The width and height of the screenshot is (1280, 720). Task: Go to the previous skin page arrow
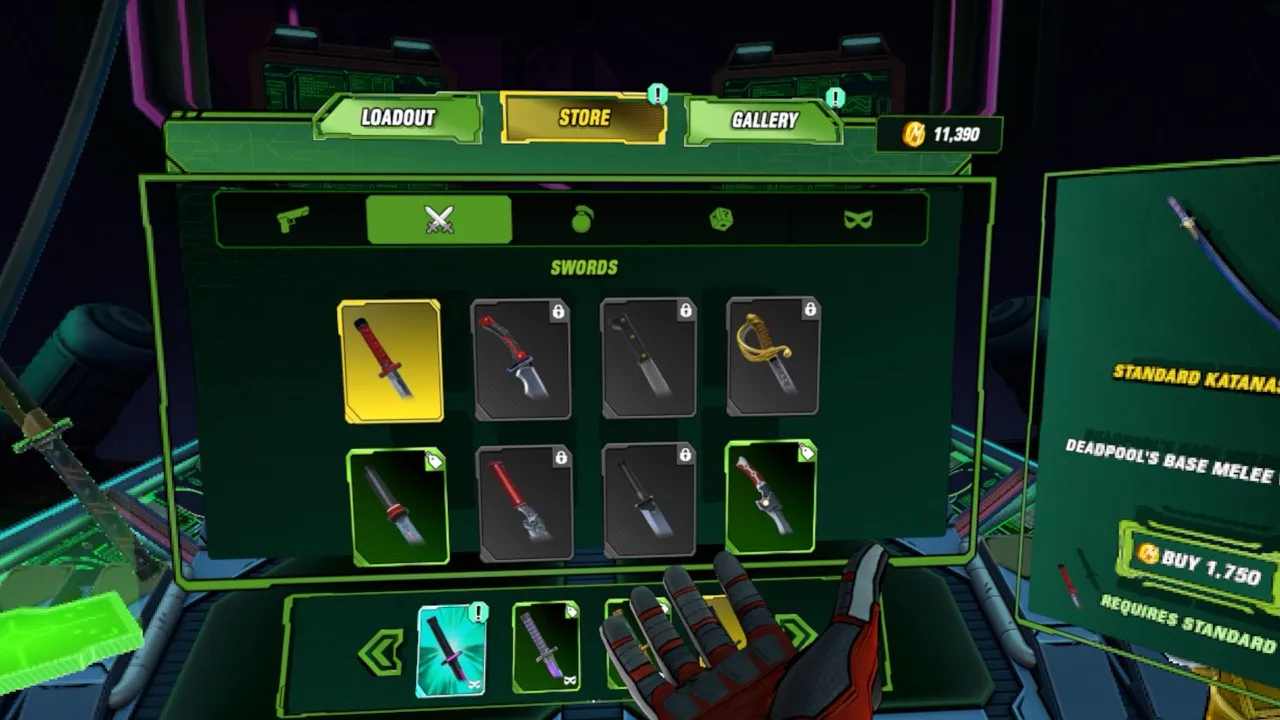380,653
